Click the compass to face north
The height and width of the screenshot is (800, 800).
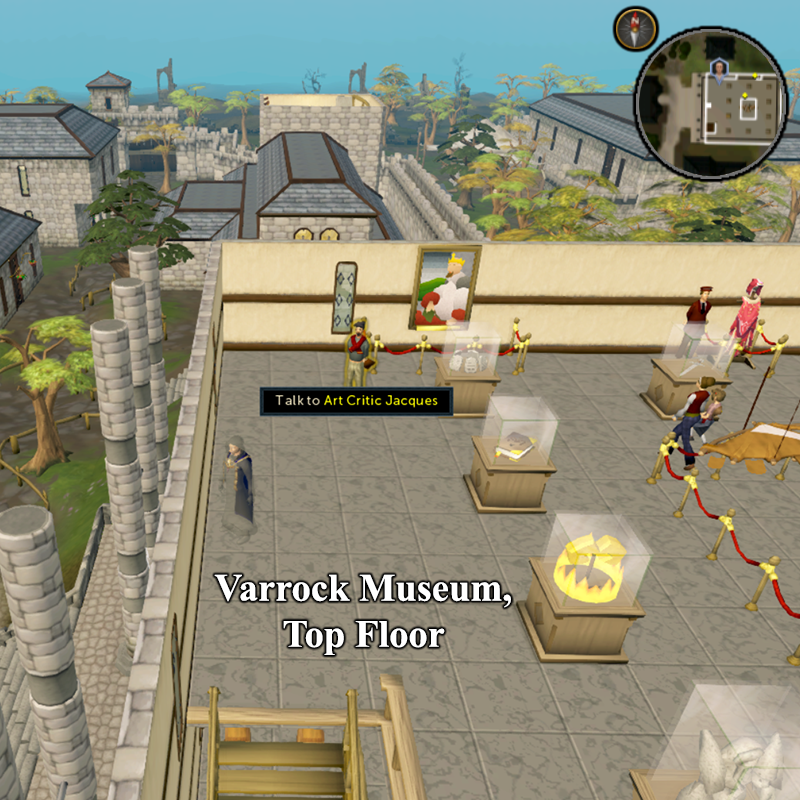coord(635,28)
